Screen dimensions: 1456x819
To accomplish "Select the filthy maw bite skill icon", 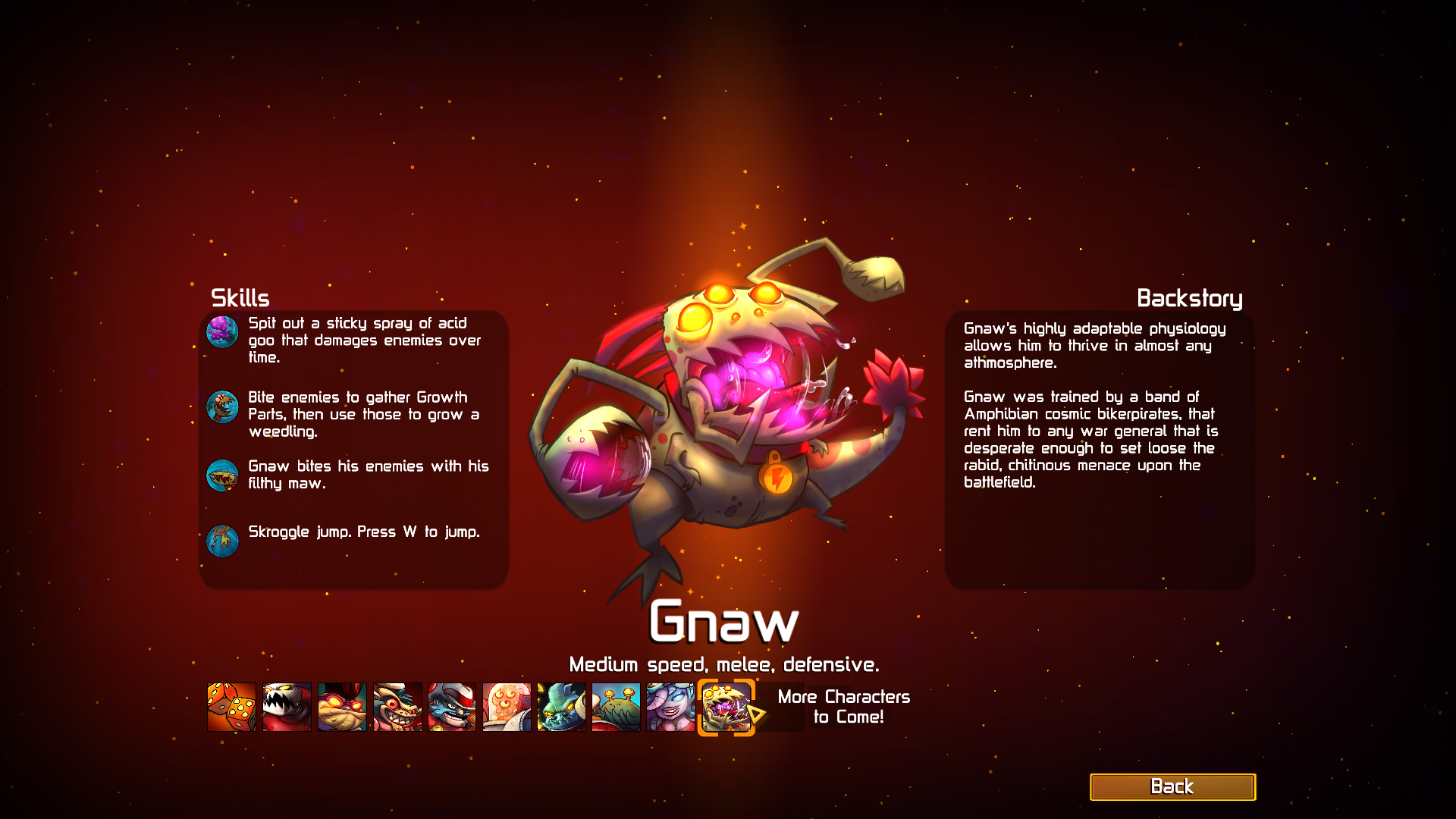I will pos(222,475).
